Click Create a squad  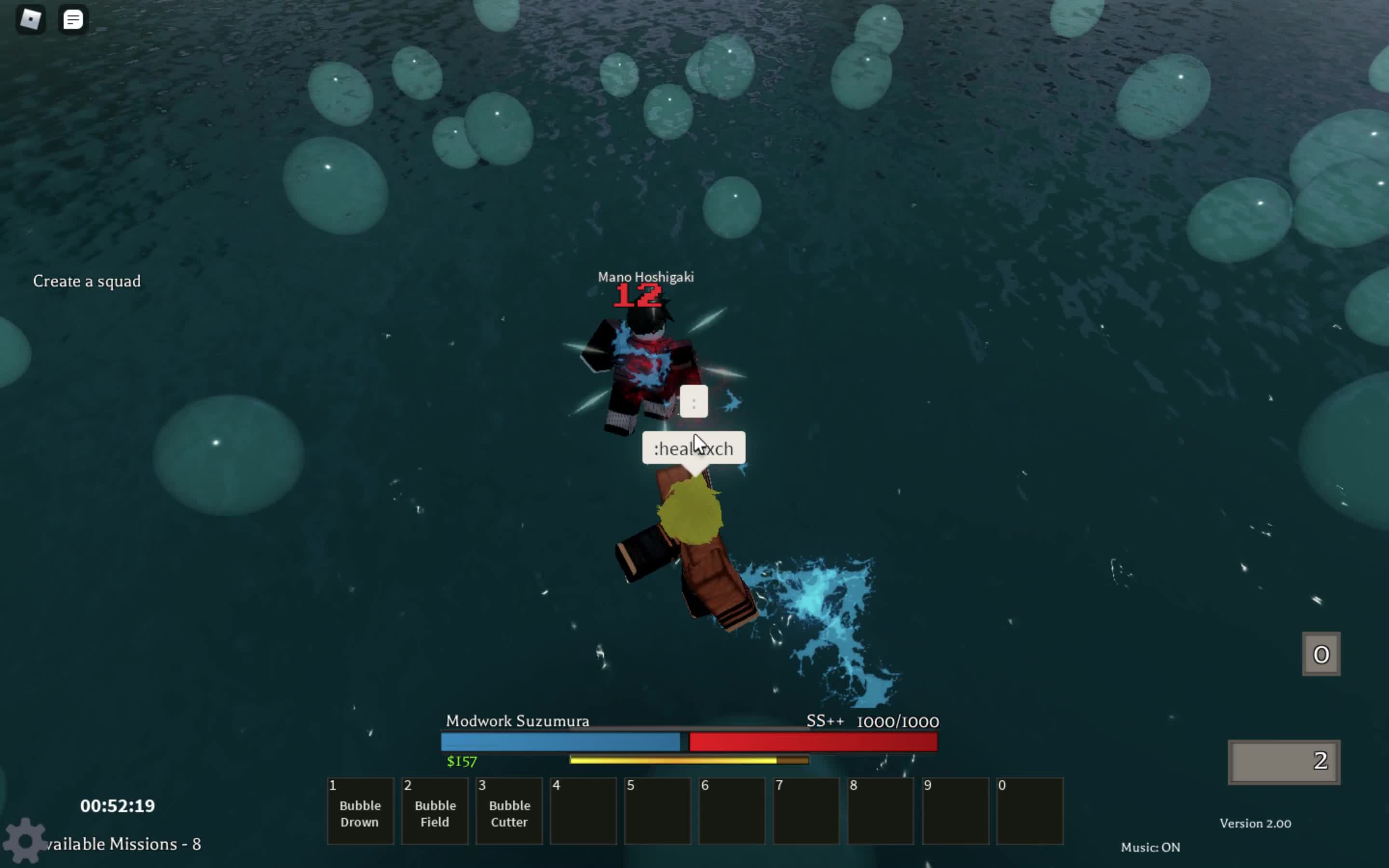[x=87, y=281]
